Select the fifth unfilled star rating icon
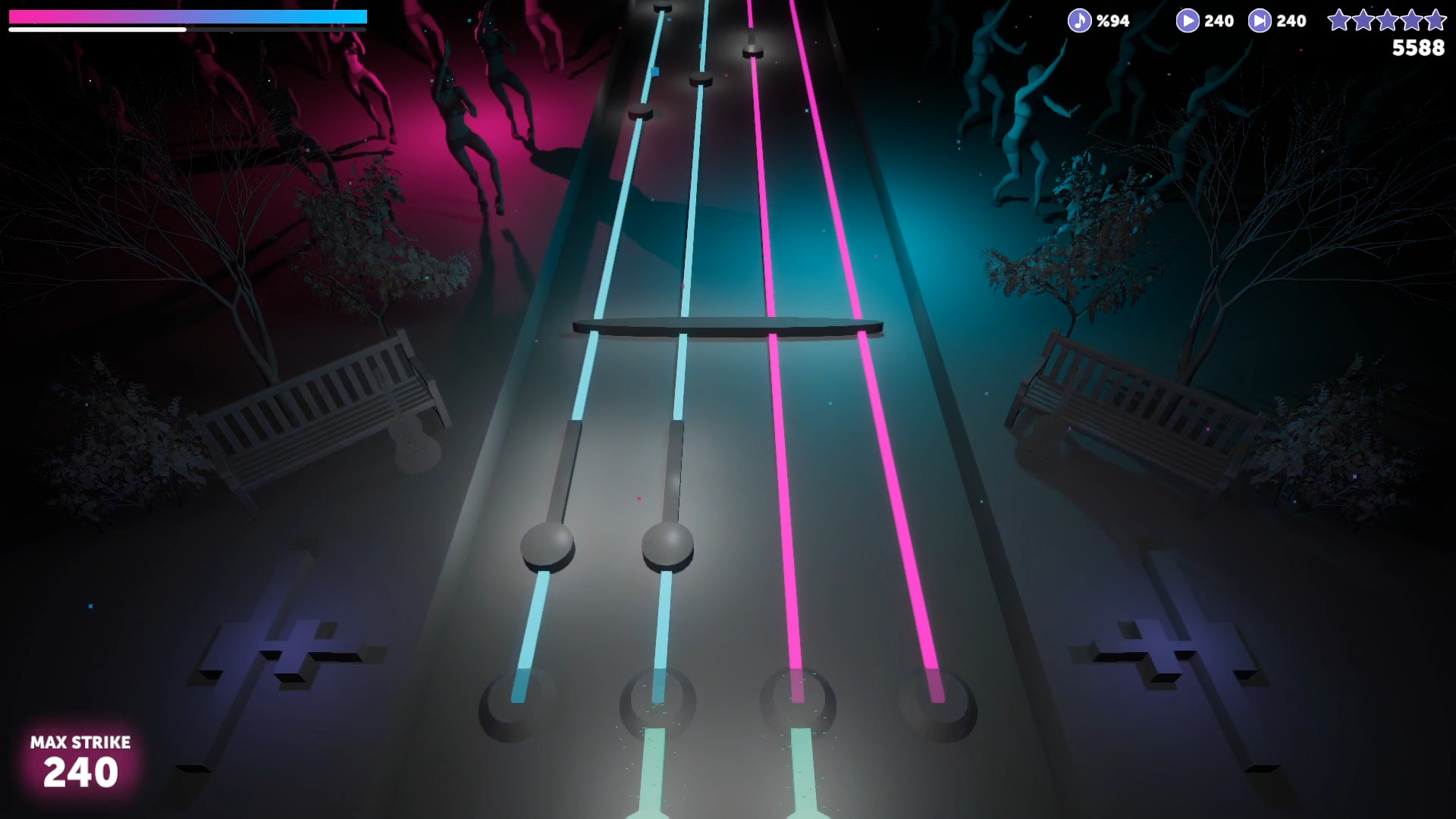Viewport: 1456px width, 819px height. tap(1435, 20)
